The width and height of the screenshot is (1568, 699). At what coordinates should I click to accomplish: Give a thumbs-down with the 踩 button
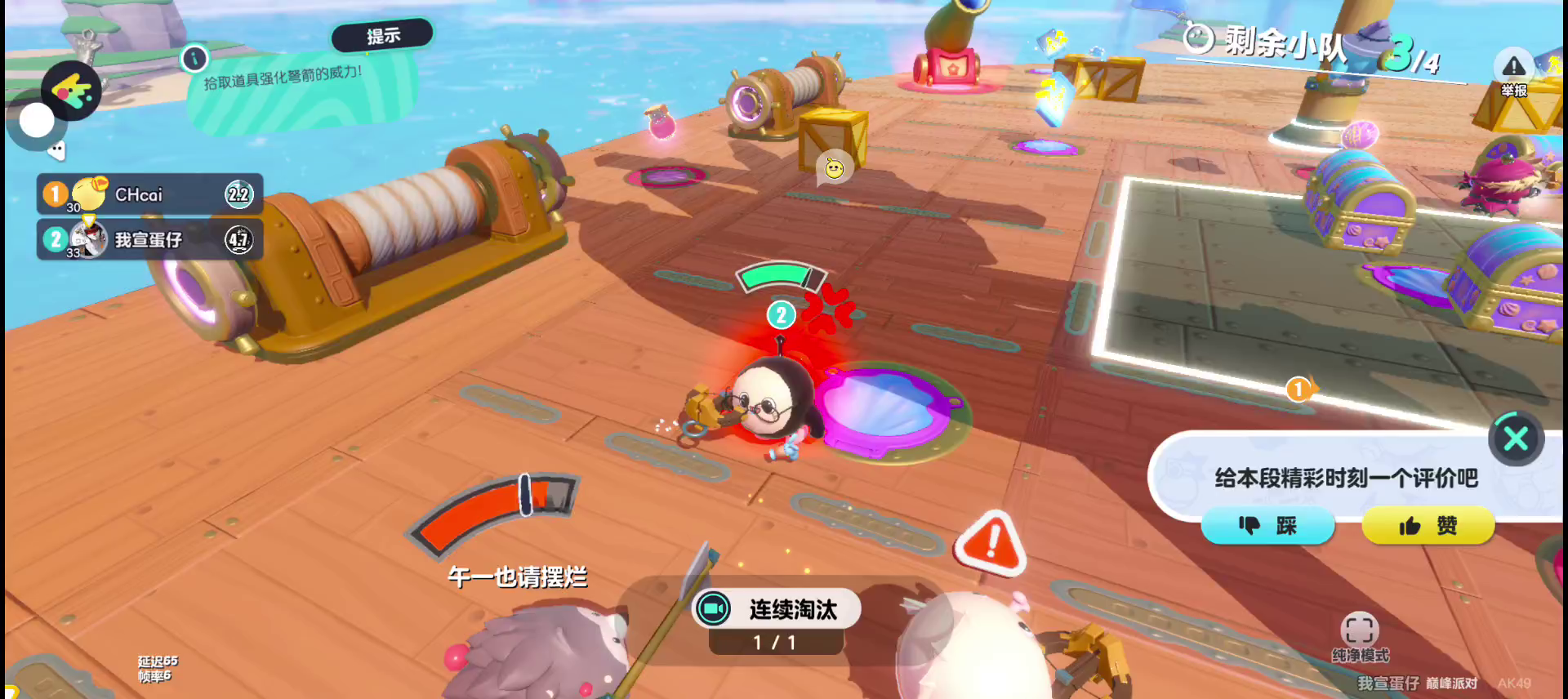[x=1267, y=526]
